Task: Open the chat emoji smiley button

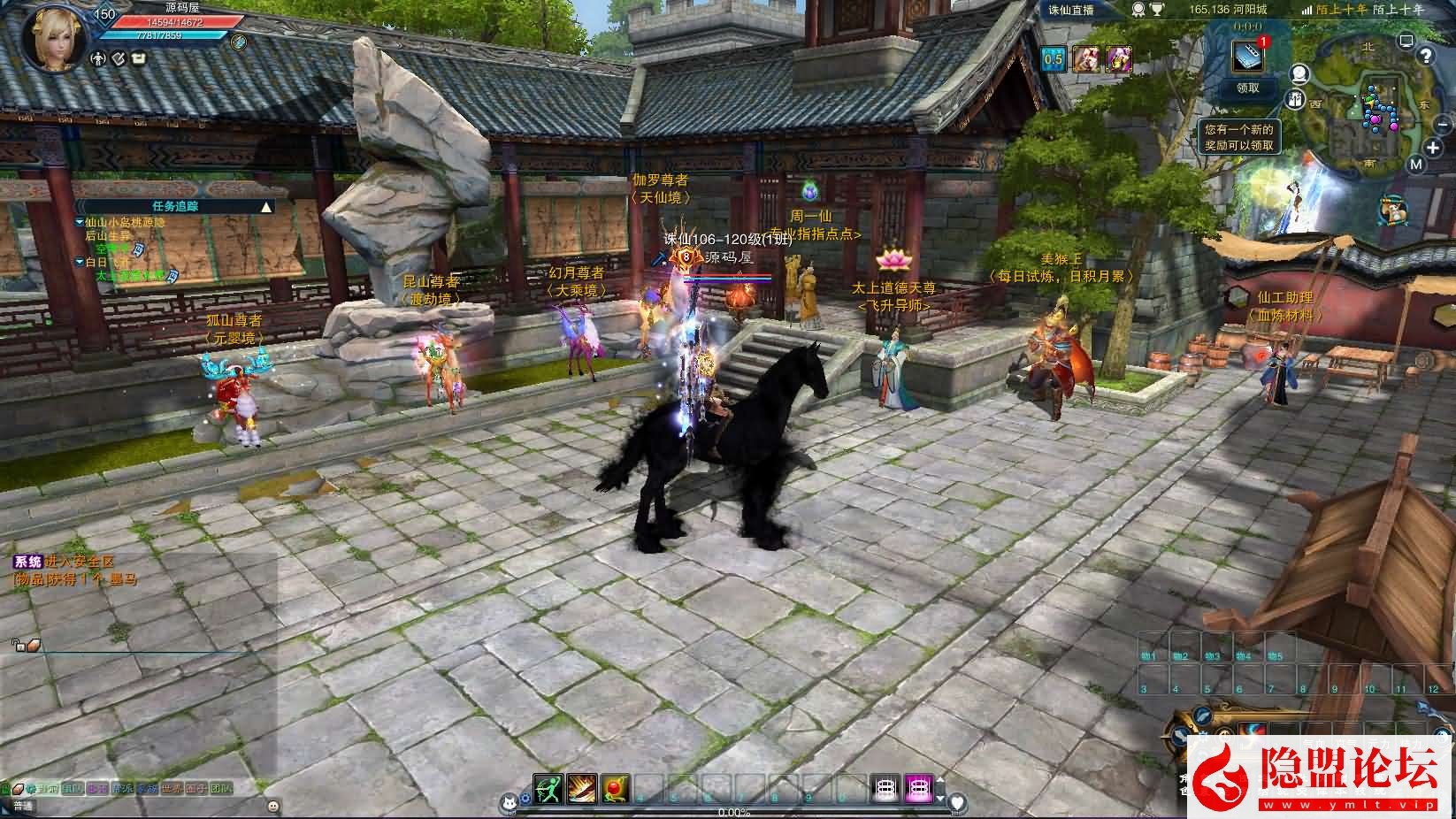Action: click(x=272, y=806)
